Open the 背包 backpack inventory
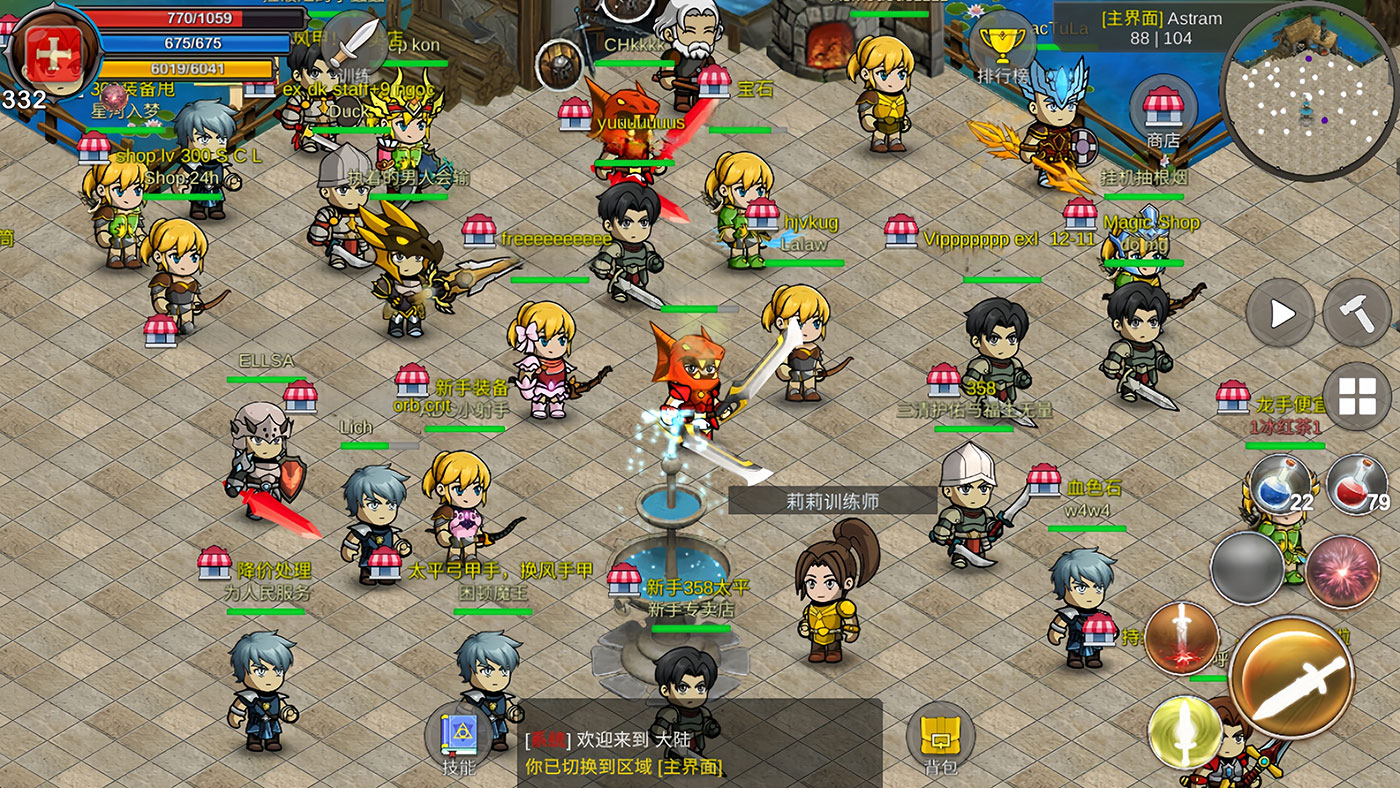The image size is (1400, 788). point(940,740)
